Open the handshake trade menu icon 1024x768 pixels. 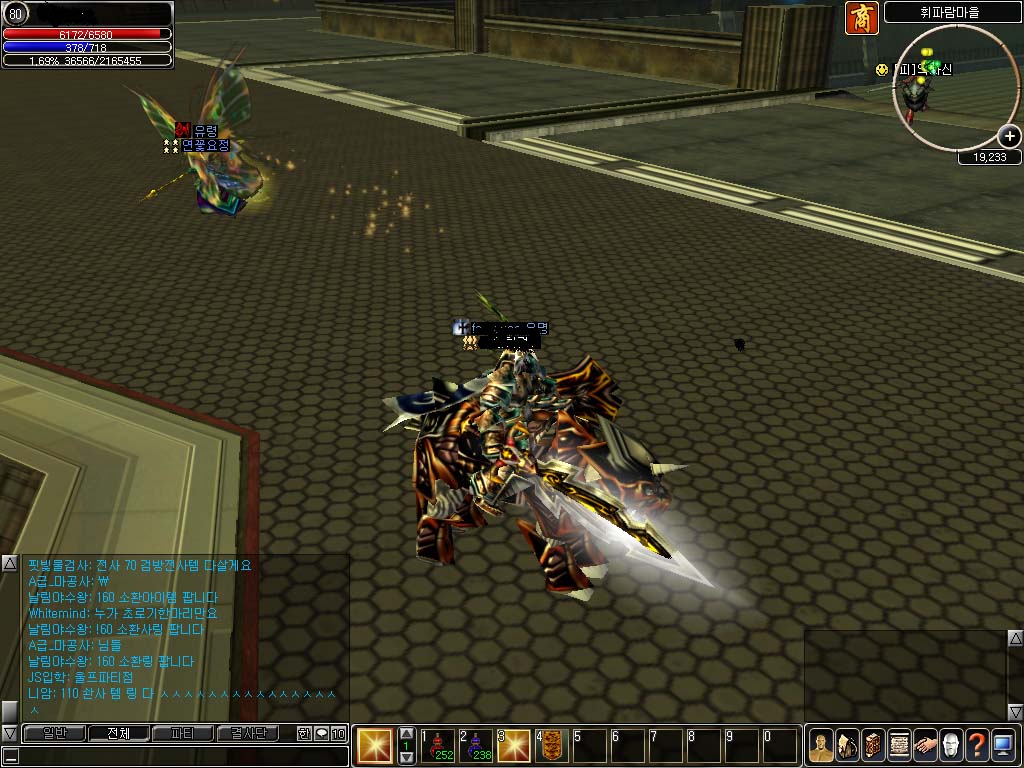point(925,746)
